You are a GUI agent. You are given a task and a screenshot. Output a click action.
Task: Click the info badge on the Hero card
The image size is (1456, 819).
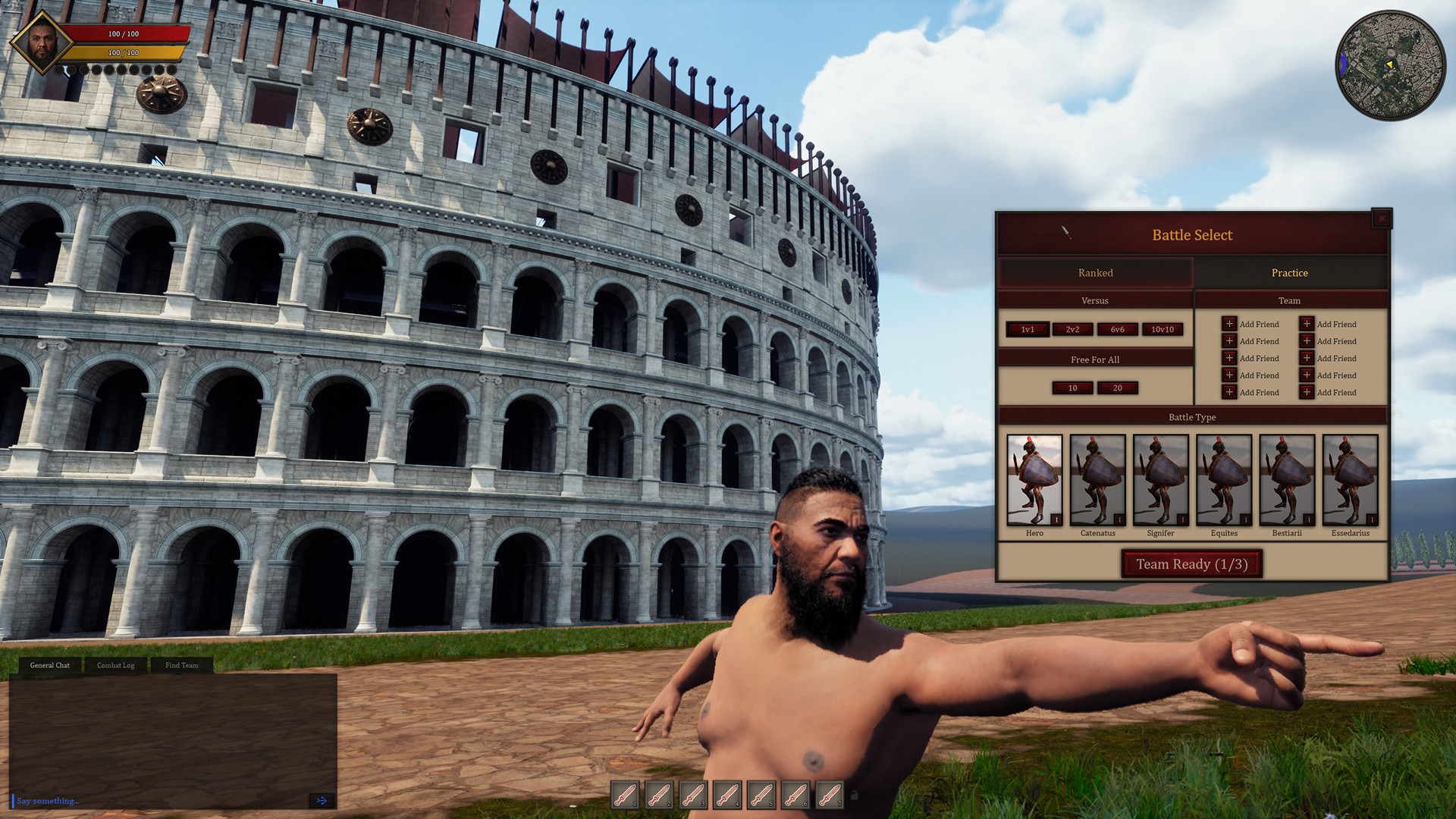tap(1056, 520)
